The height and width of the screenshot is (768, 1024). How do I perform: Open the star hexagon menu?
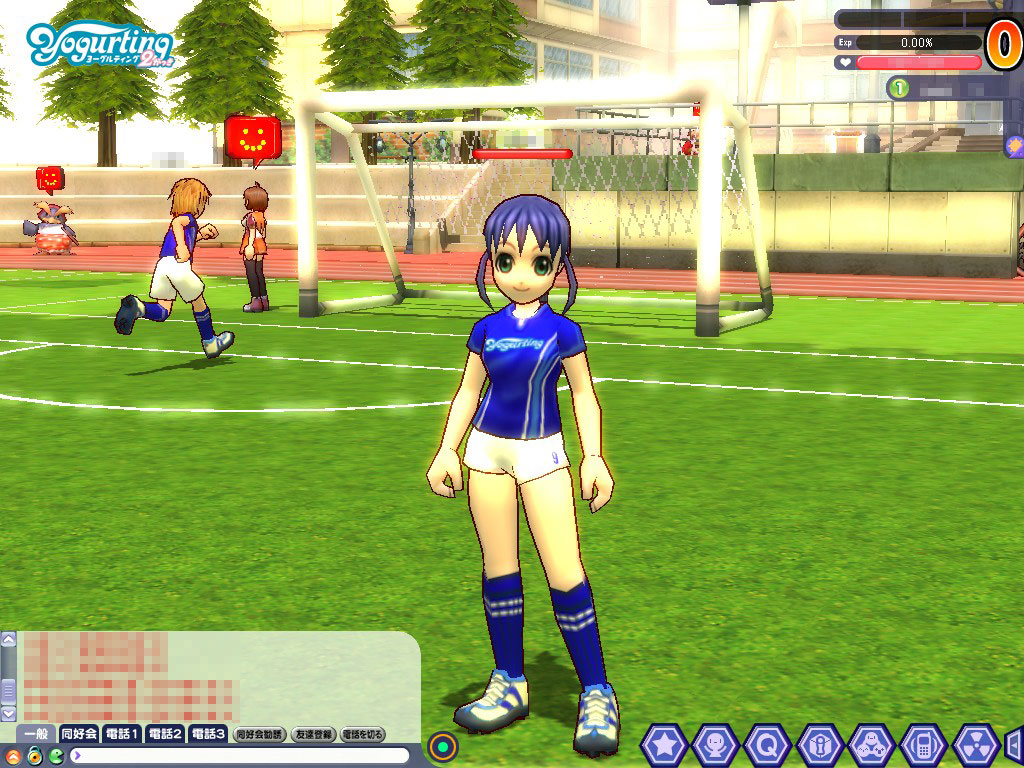(x=662, y=745)
